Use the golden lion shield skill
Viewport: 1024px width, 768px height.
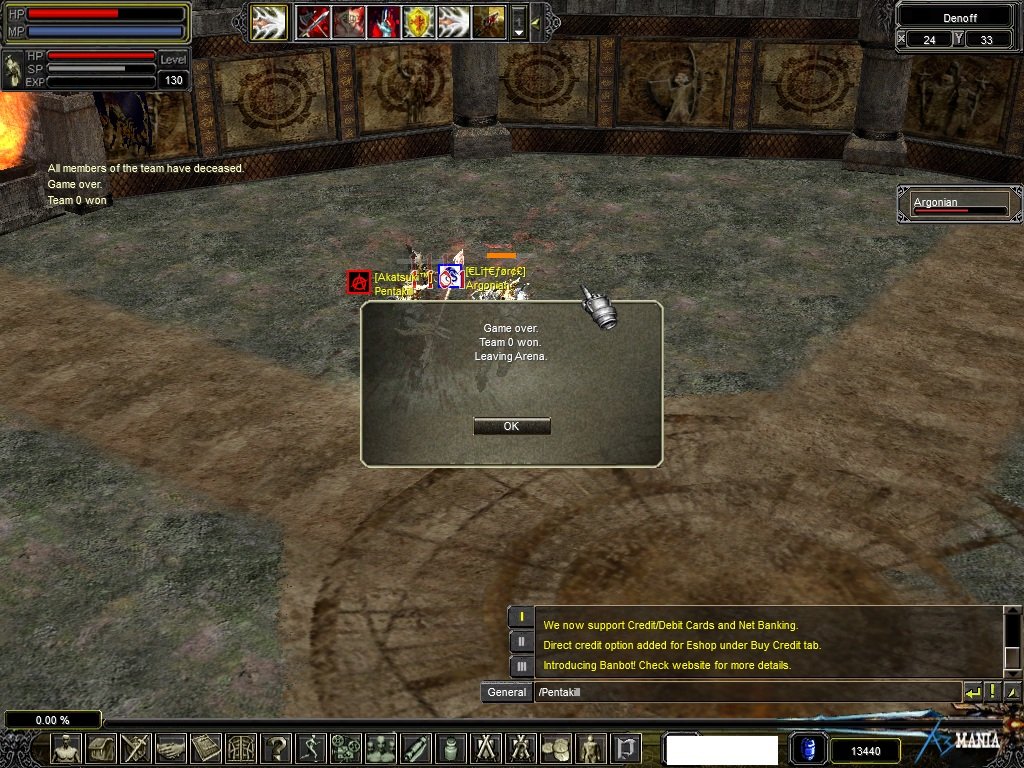419,21
